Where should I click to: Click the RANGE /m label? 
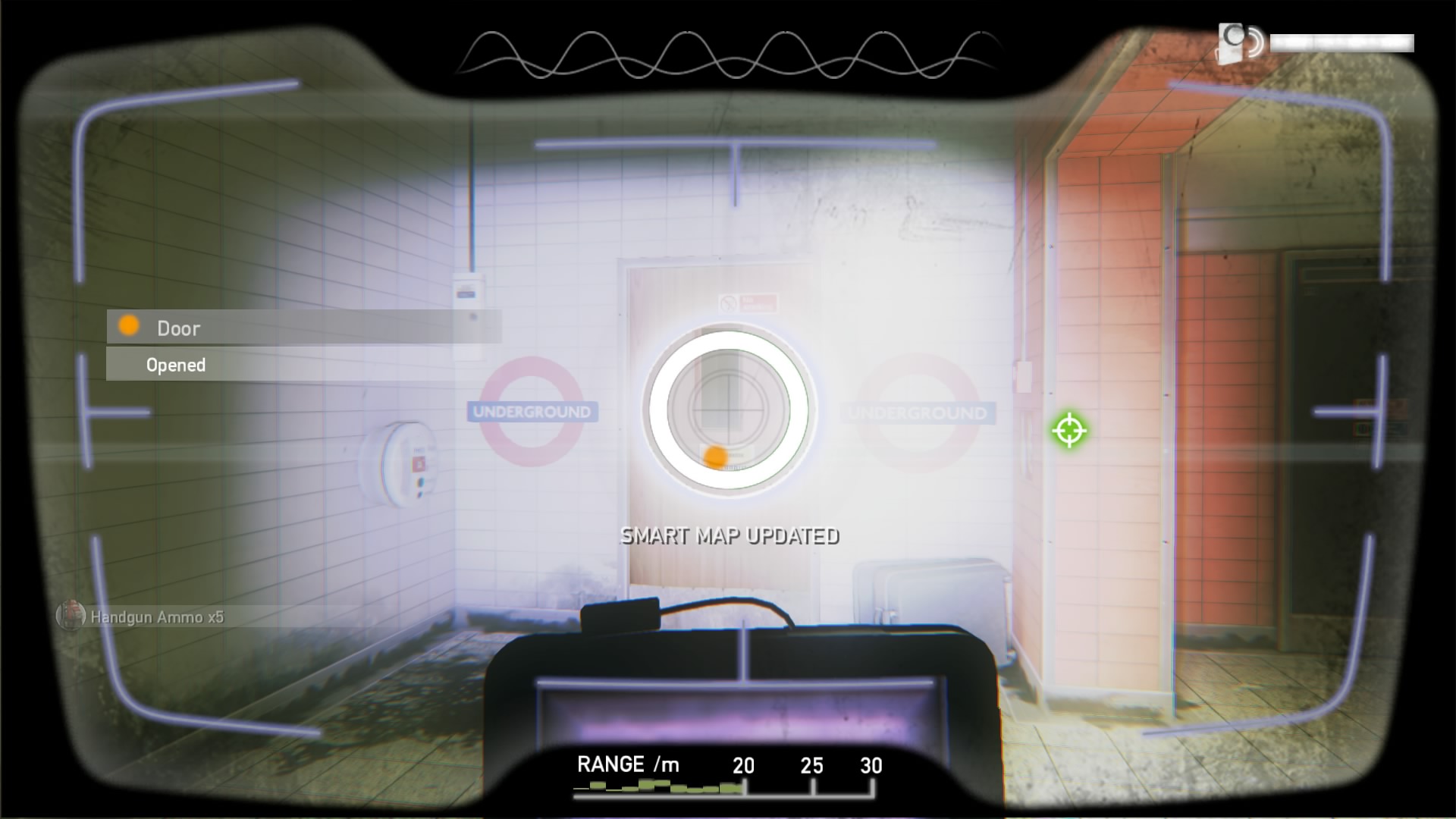pyautogui.click(x=629, y=764)
